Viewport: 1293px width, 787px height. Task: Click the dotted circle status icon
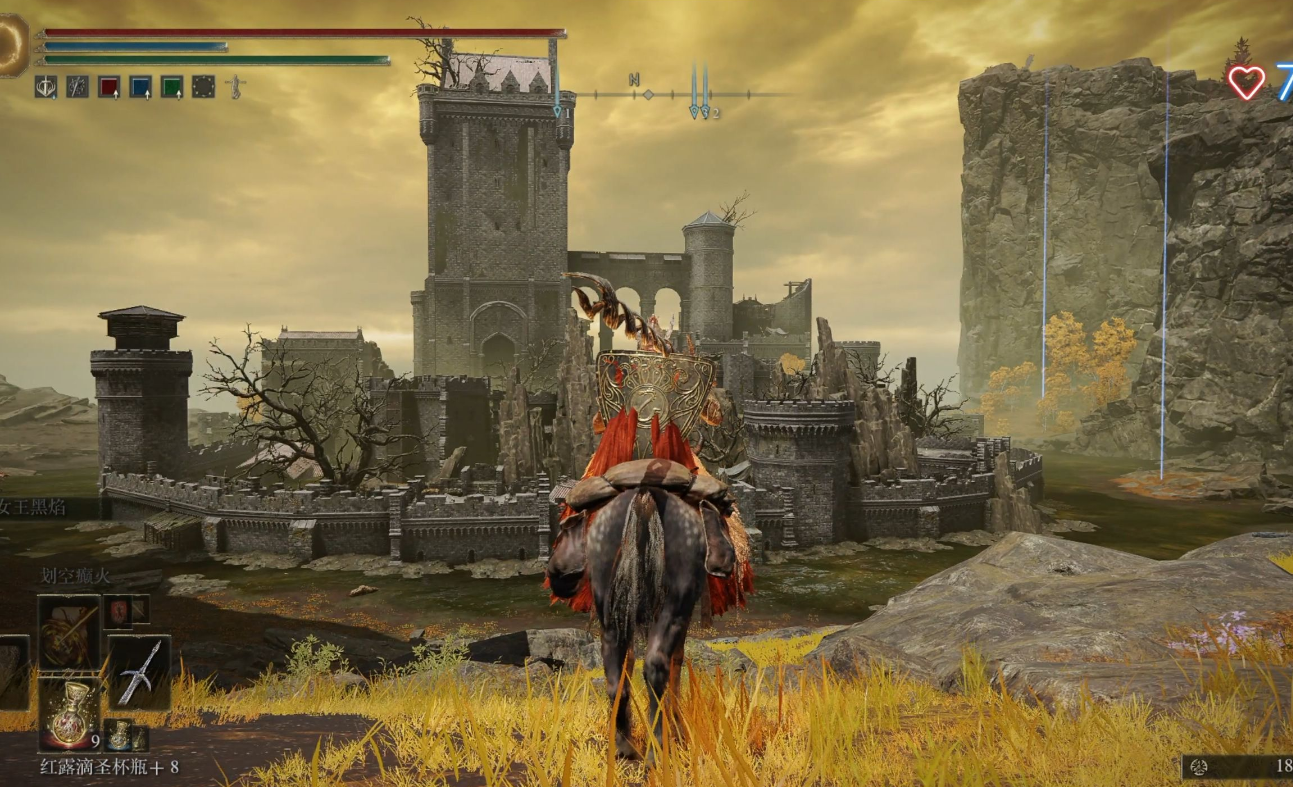(x=203, y=87)
